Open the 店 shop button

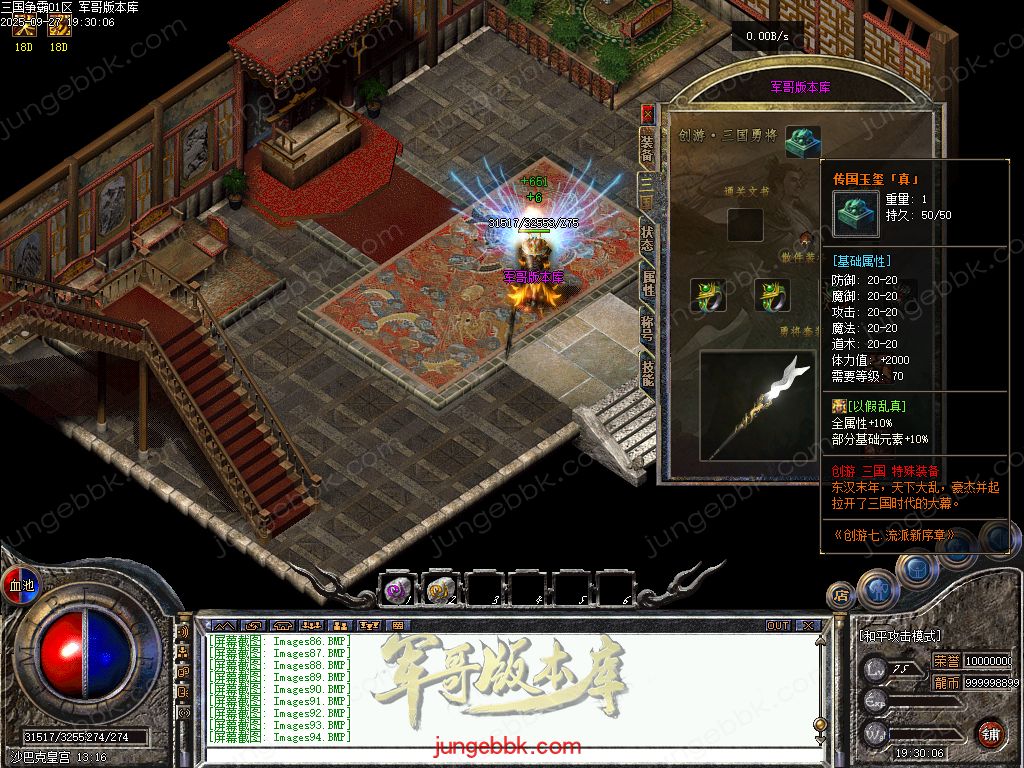pos(840,595)
